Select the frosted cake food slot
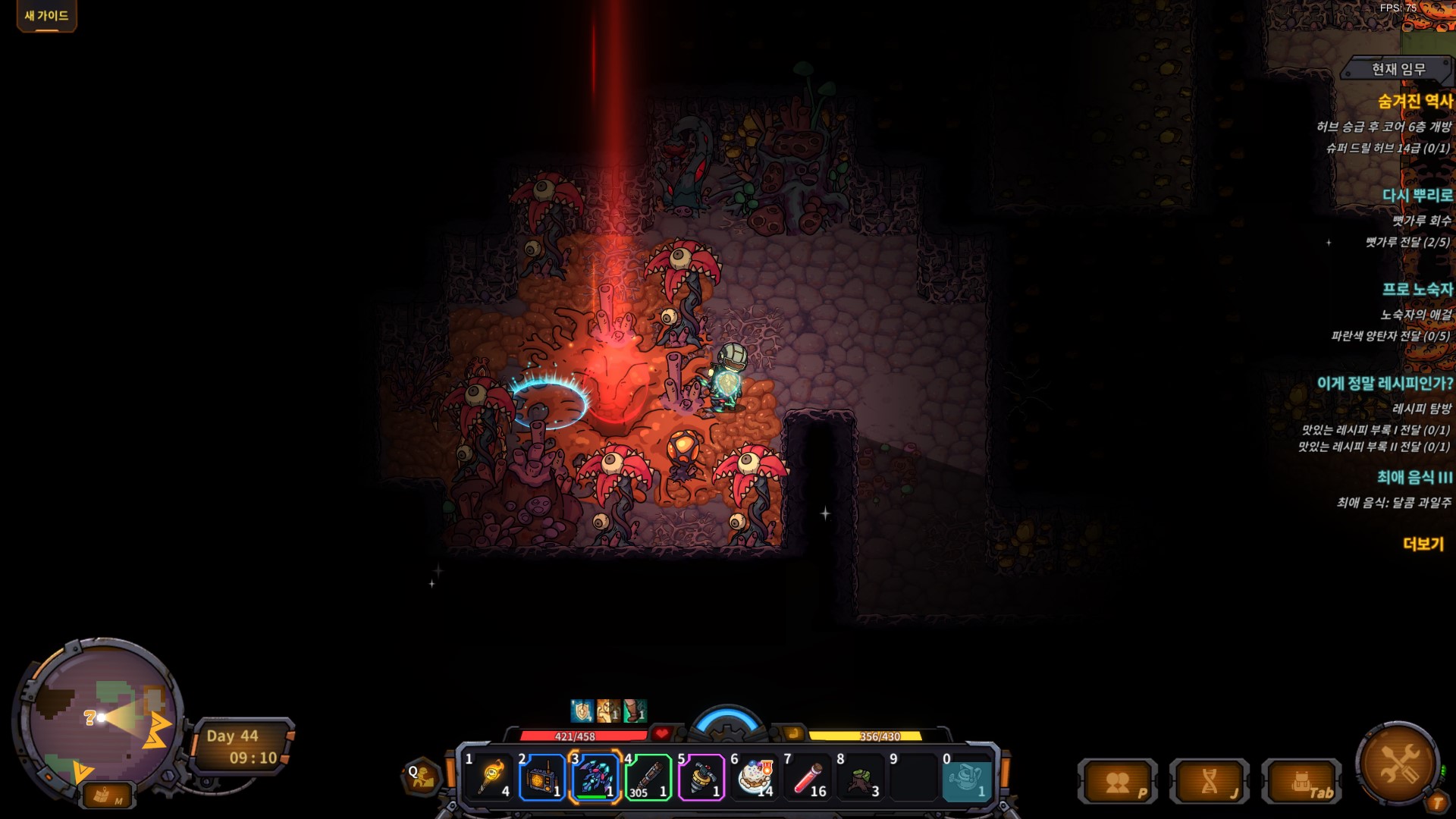 [x=755, y=777]
